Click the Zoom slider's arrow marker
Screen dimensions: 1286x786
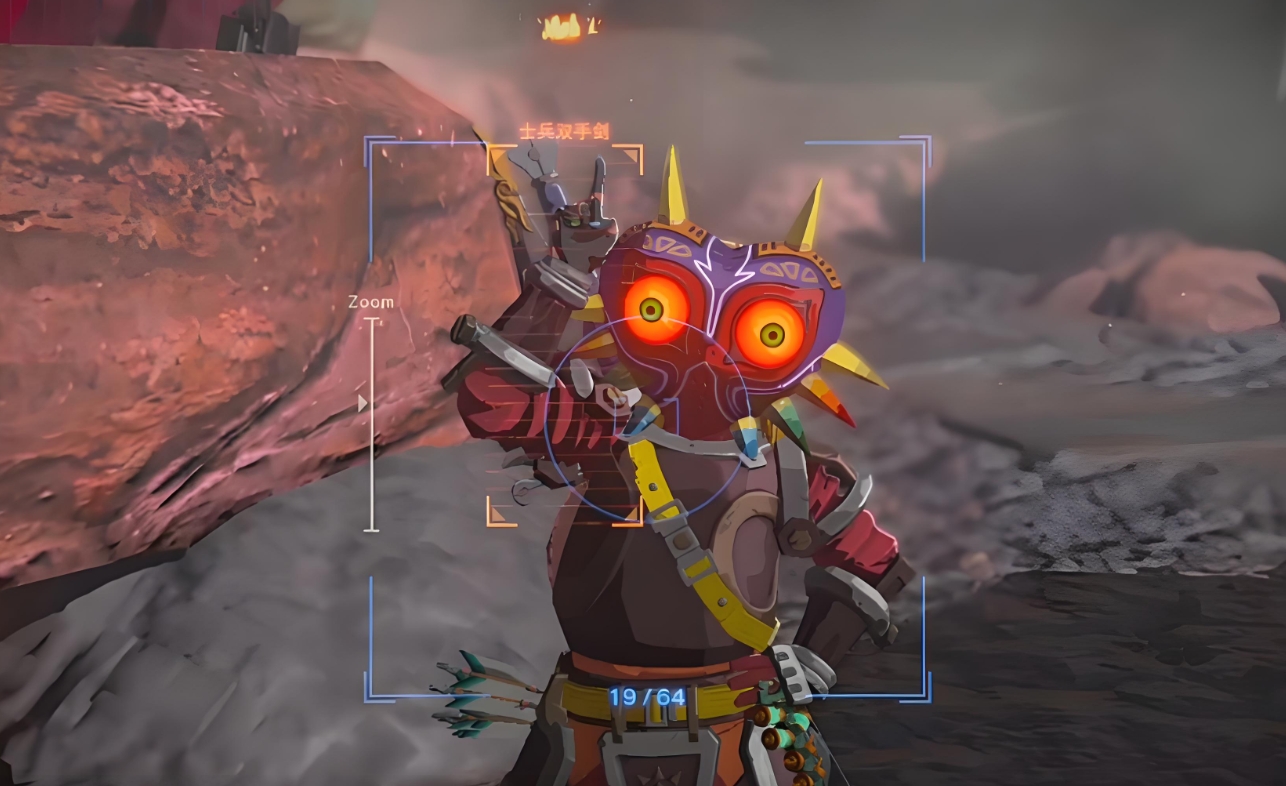(362, 403)
